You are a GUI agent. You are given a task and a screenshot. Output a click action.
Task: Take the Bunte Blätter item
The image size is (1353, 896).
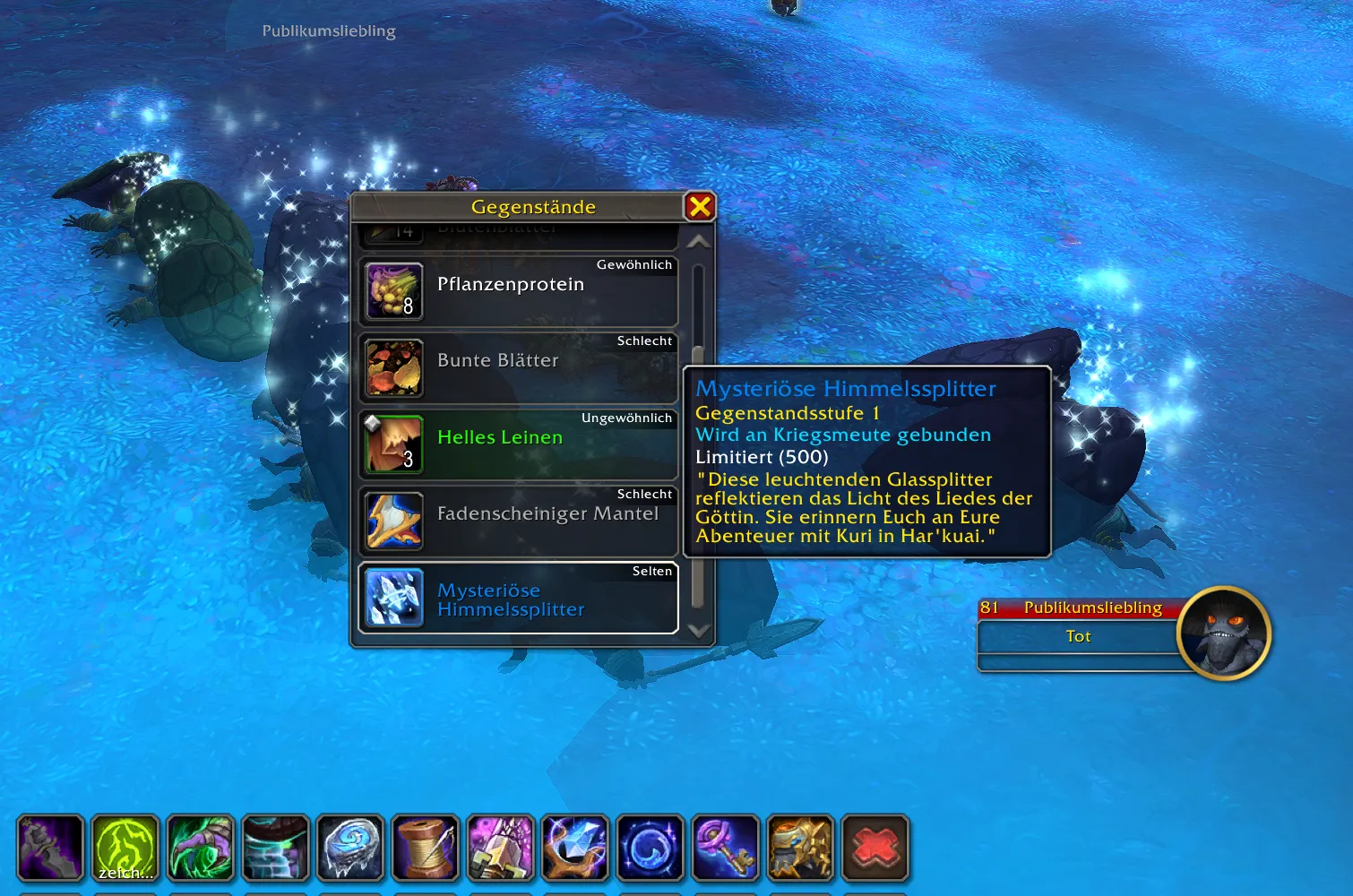pyautogui.click(x=518, y=367)
